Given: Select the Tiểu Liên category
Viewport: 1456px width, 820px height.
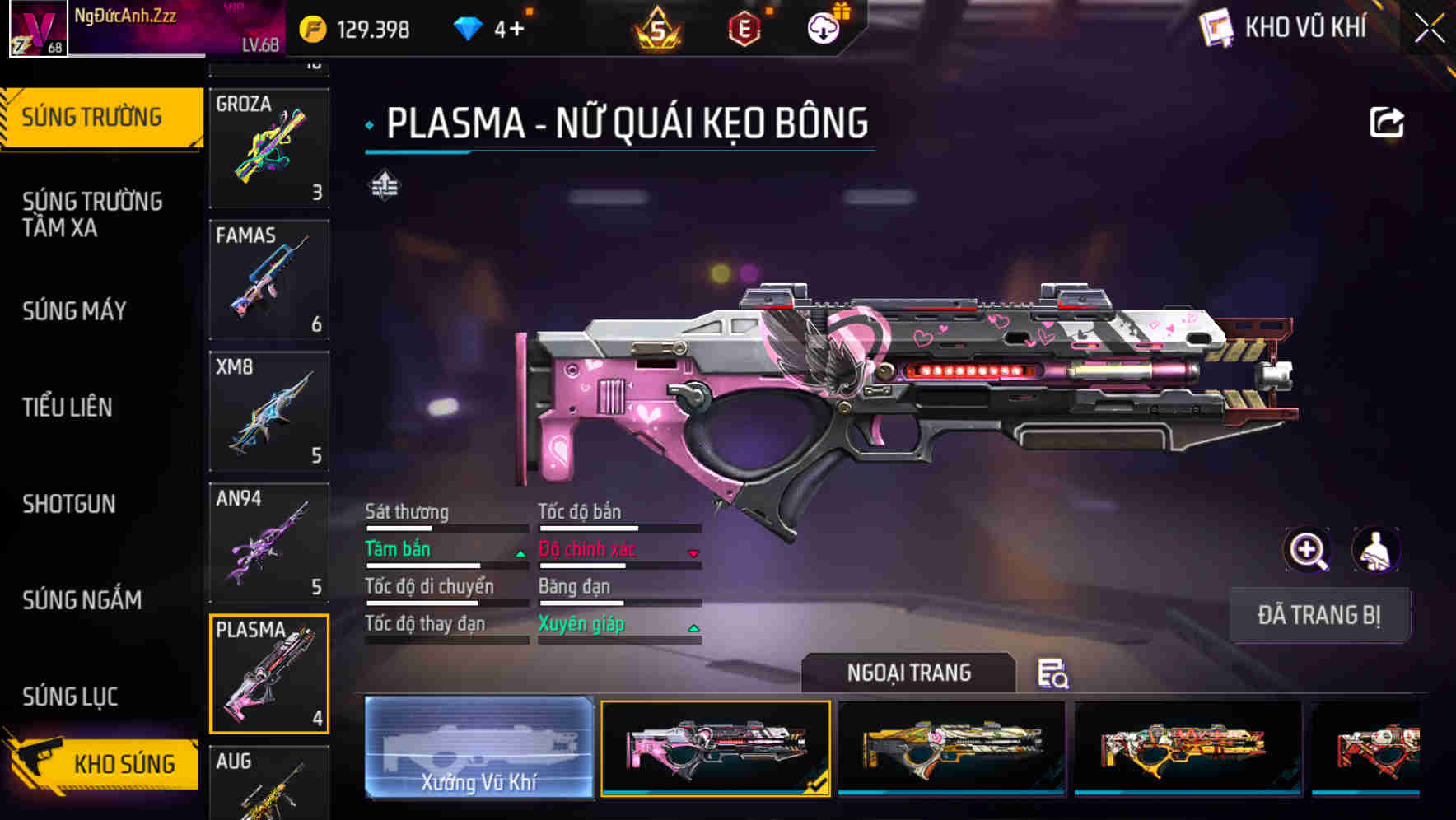Looking at the screenshot, I should [x=68, y=407].
